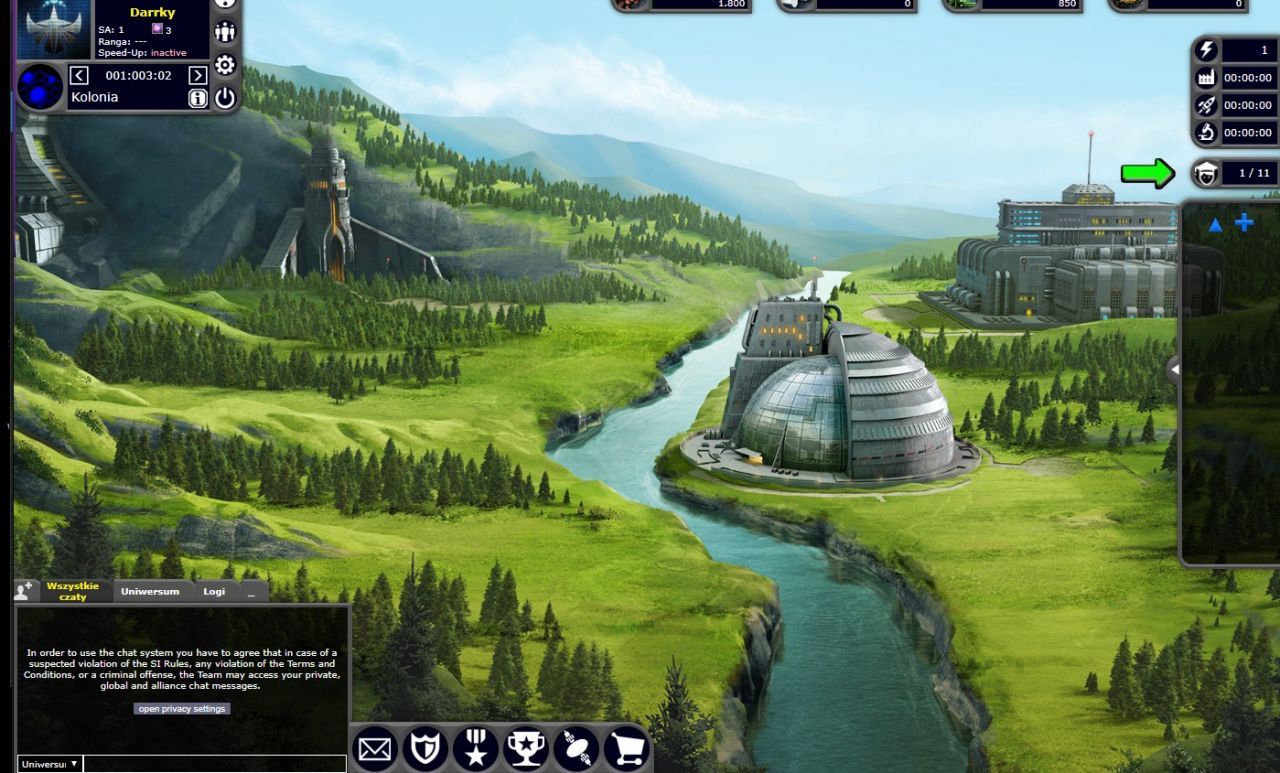Minimize the chat with underscore tab

(x=252, y=591)
